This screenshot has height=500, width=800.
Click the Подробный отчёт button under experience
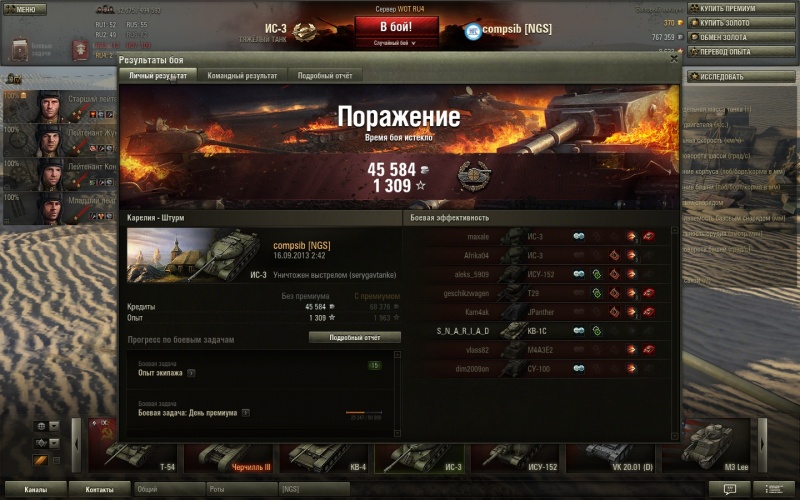pyautogui.click(x=352, y=338)
